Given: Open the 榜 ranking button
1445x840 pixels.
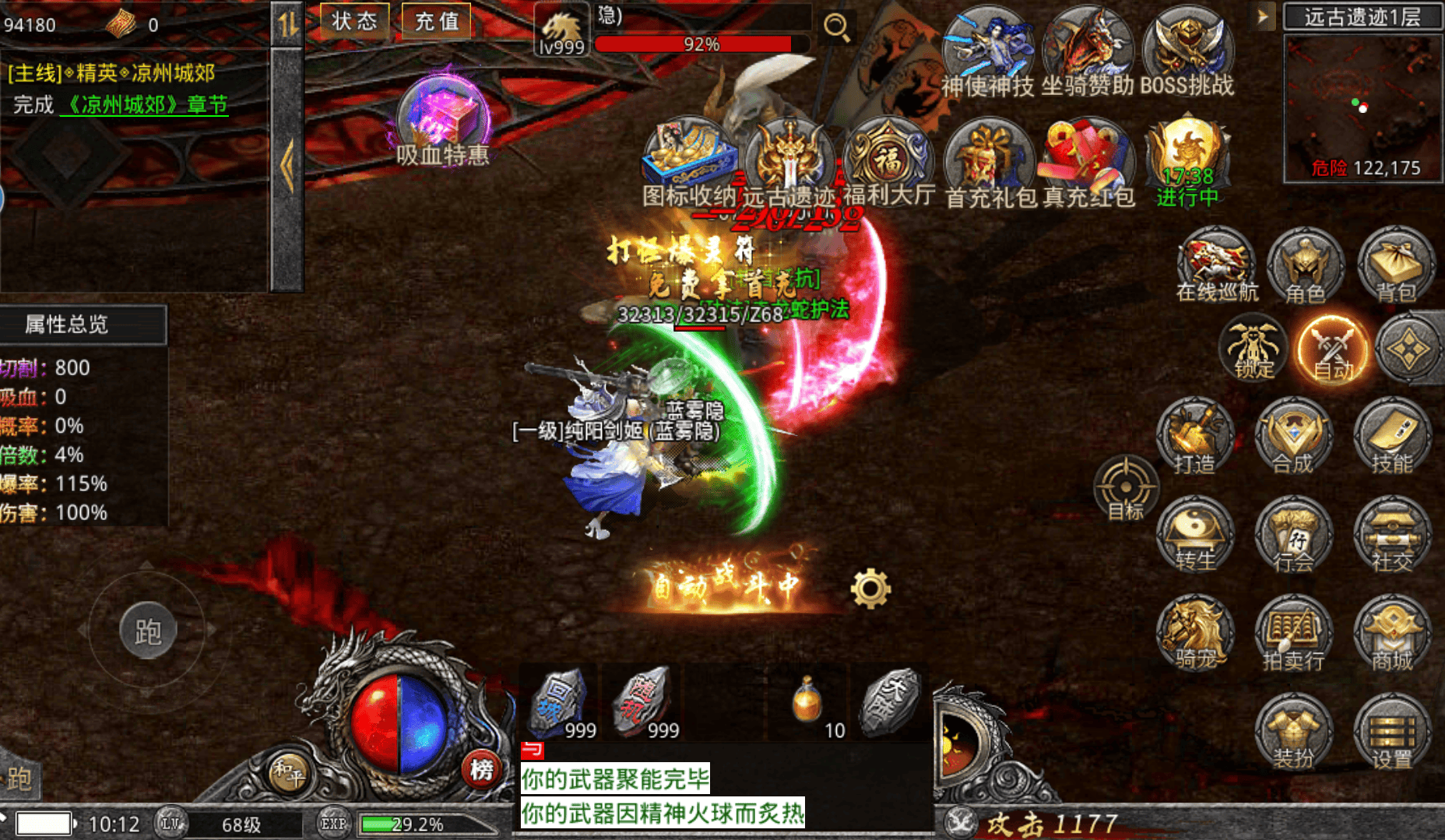Looking at the screenshot, I should click(x=481, y=770).
